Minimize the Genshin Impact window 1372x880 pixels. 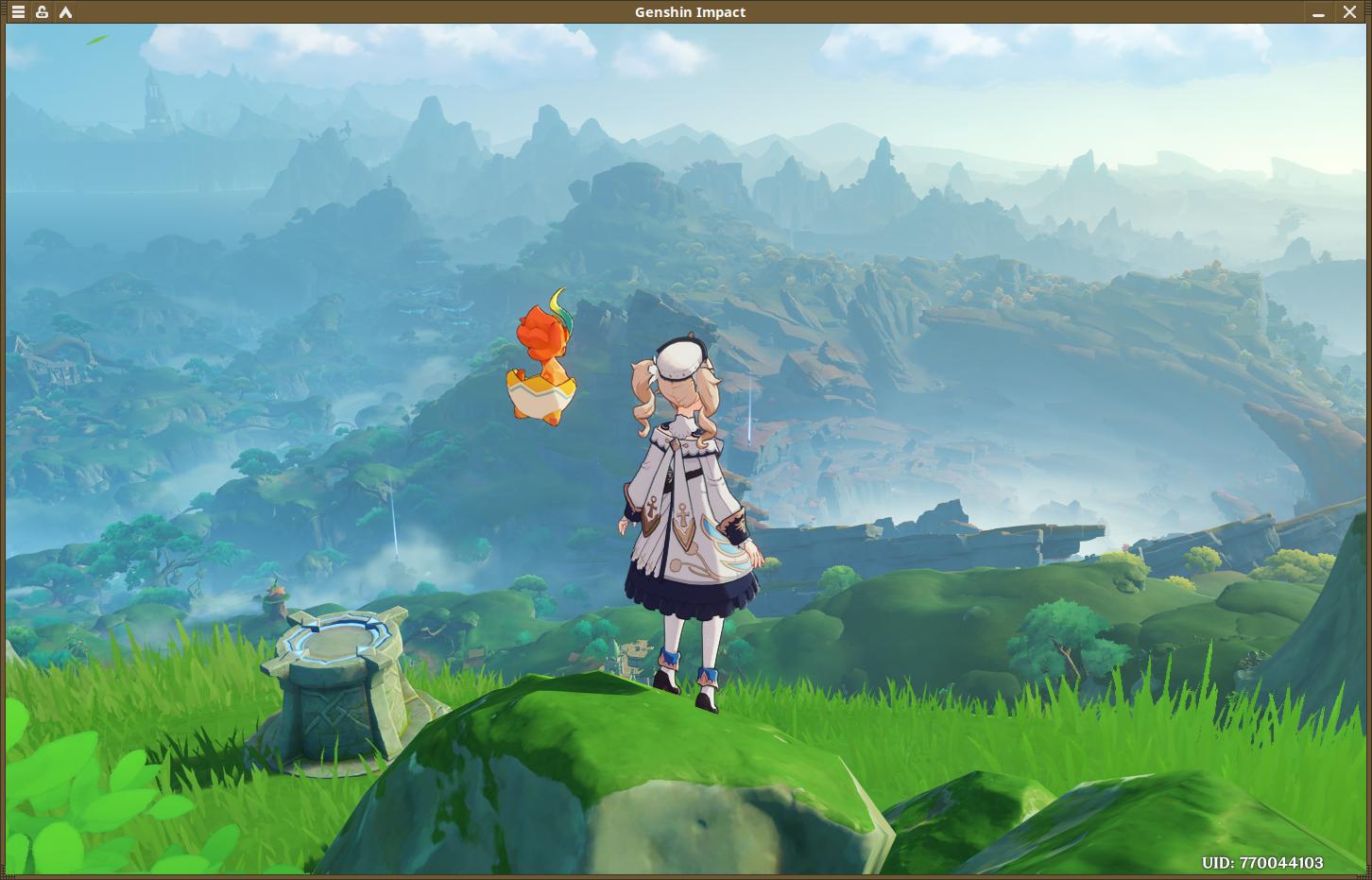tap(1318, 12)
